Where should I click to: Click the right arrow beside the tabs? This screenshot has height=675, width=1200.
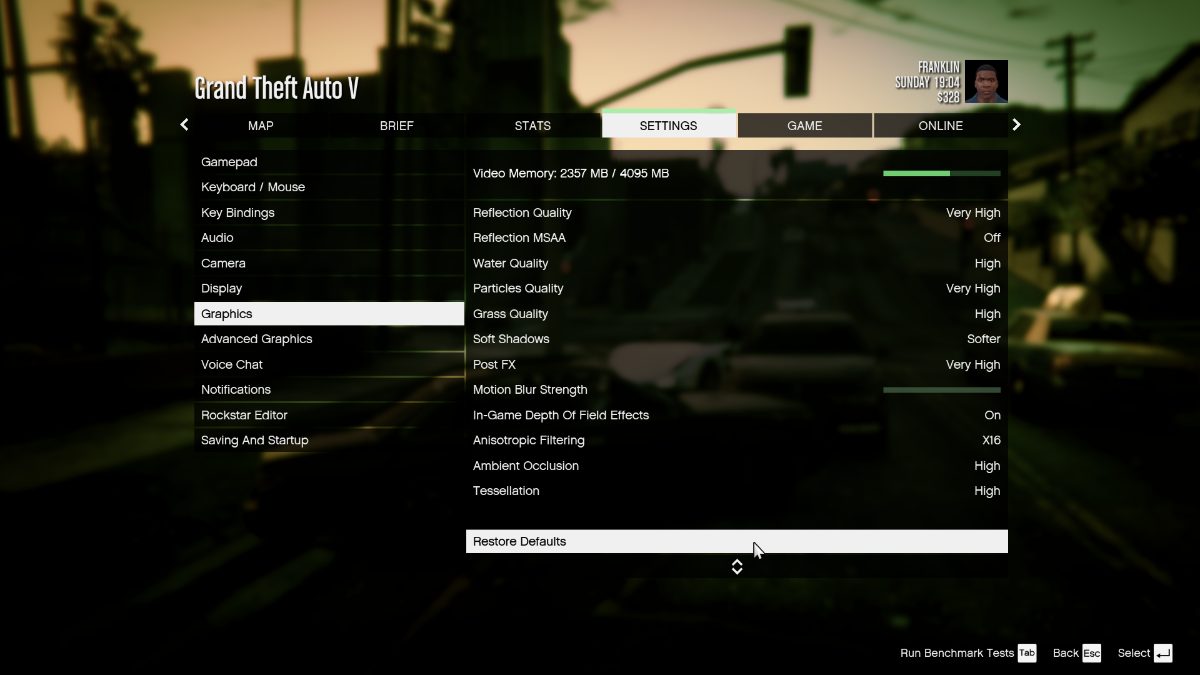point(1017,125)
